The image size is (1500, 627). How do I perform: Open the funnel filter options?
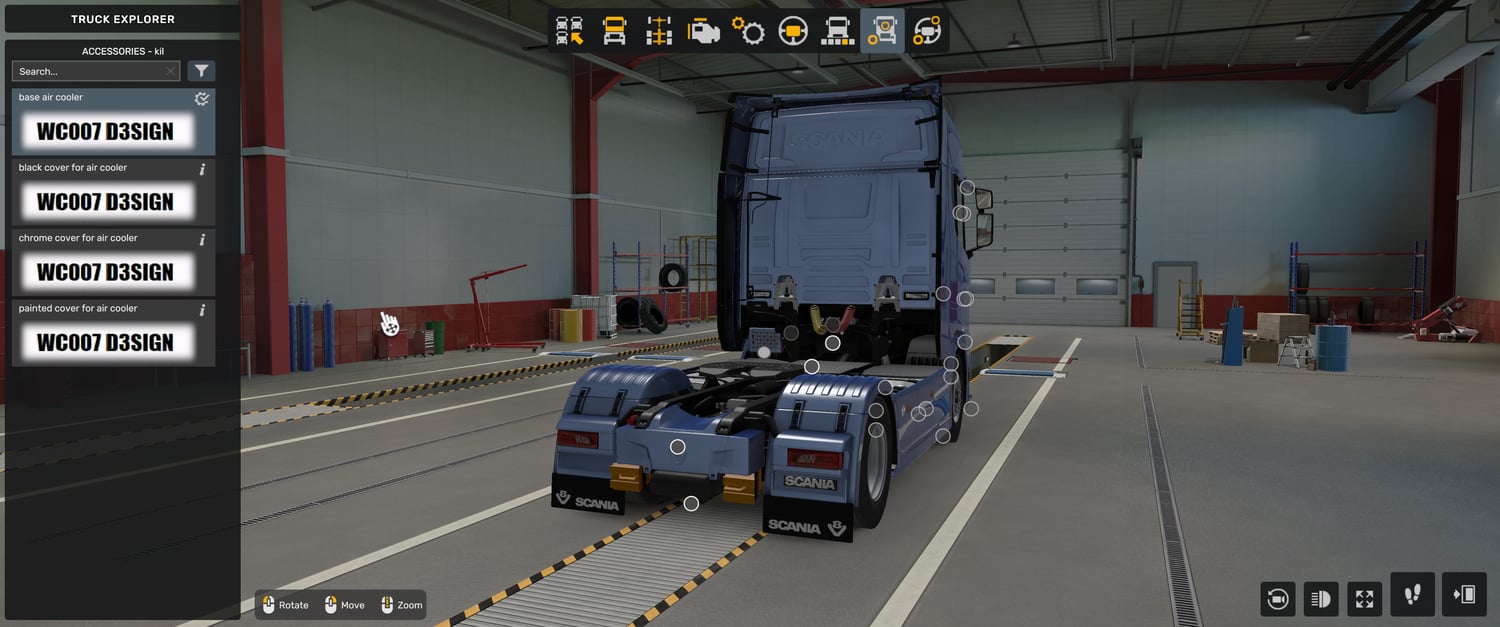201,71
